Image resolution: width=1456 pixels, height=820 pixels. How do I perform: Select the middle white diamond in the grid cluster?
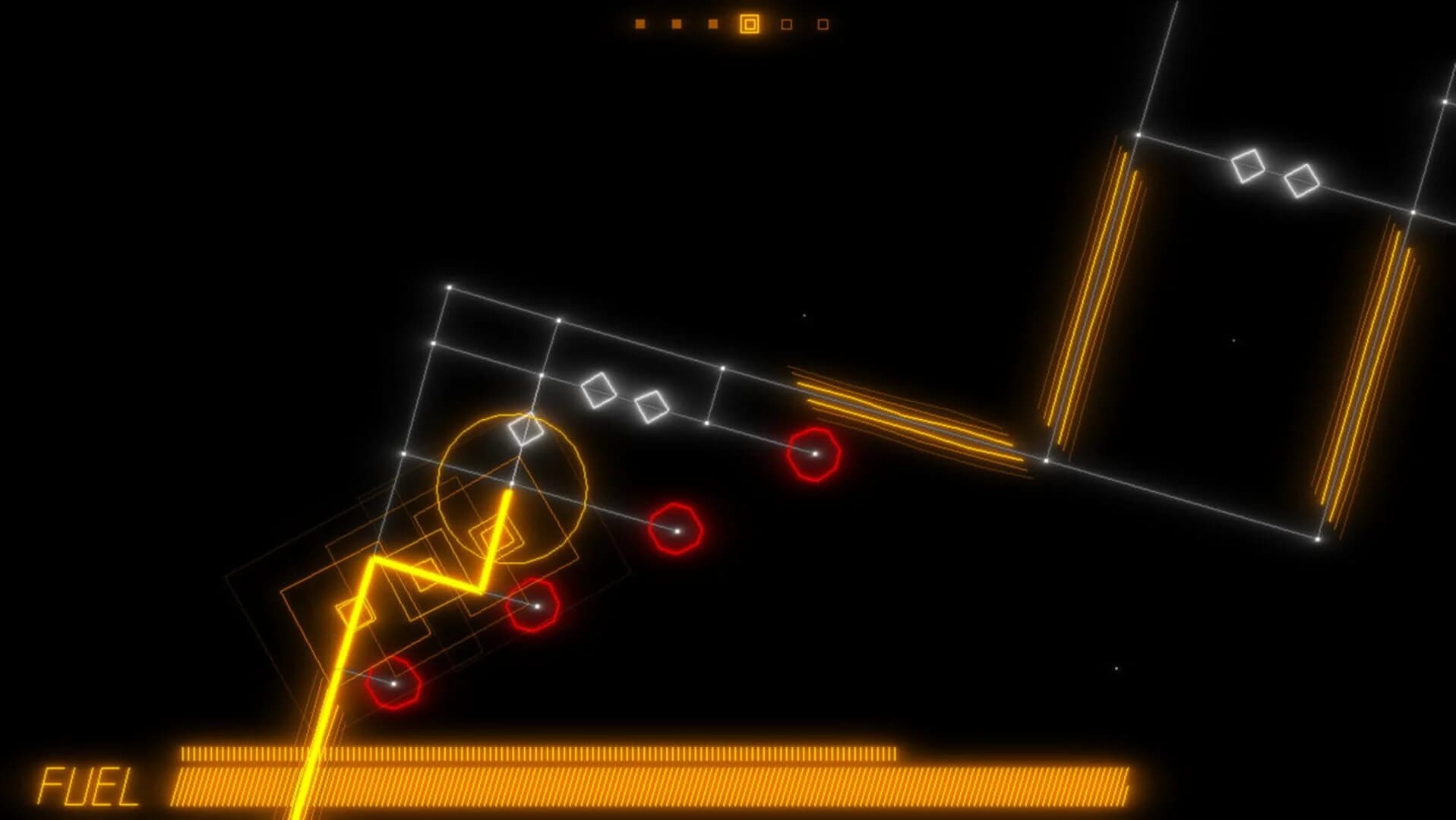tap(600, 391)
